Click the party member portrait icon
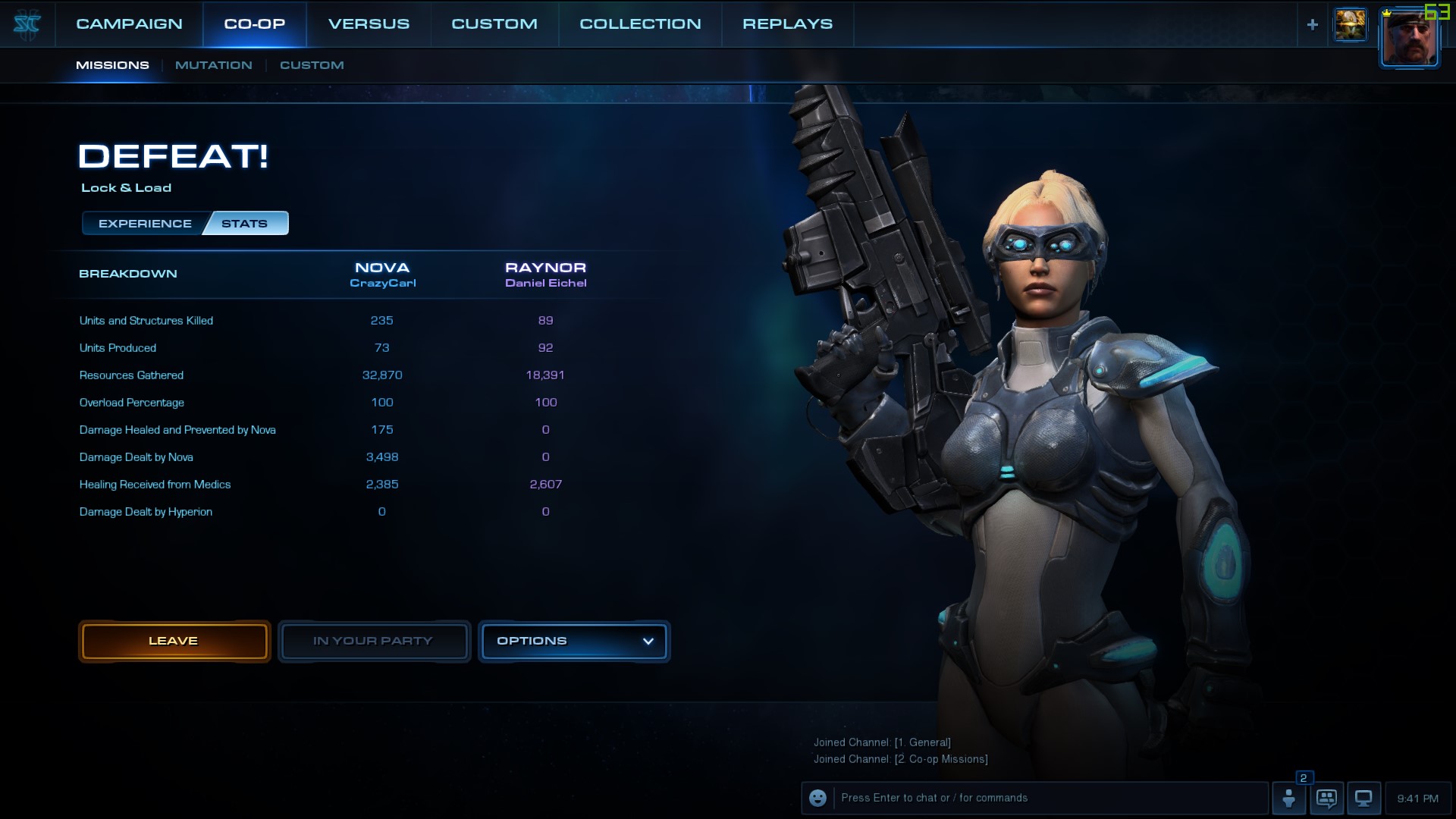Image resolution: width=1456 pixels, height=819 pixels. point(1351,25)
